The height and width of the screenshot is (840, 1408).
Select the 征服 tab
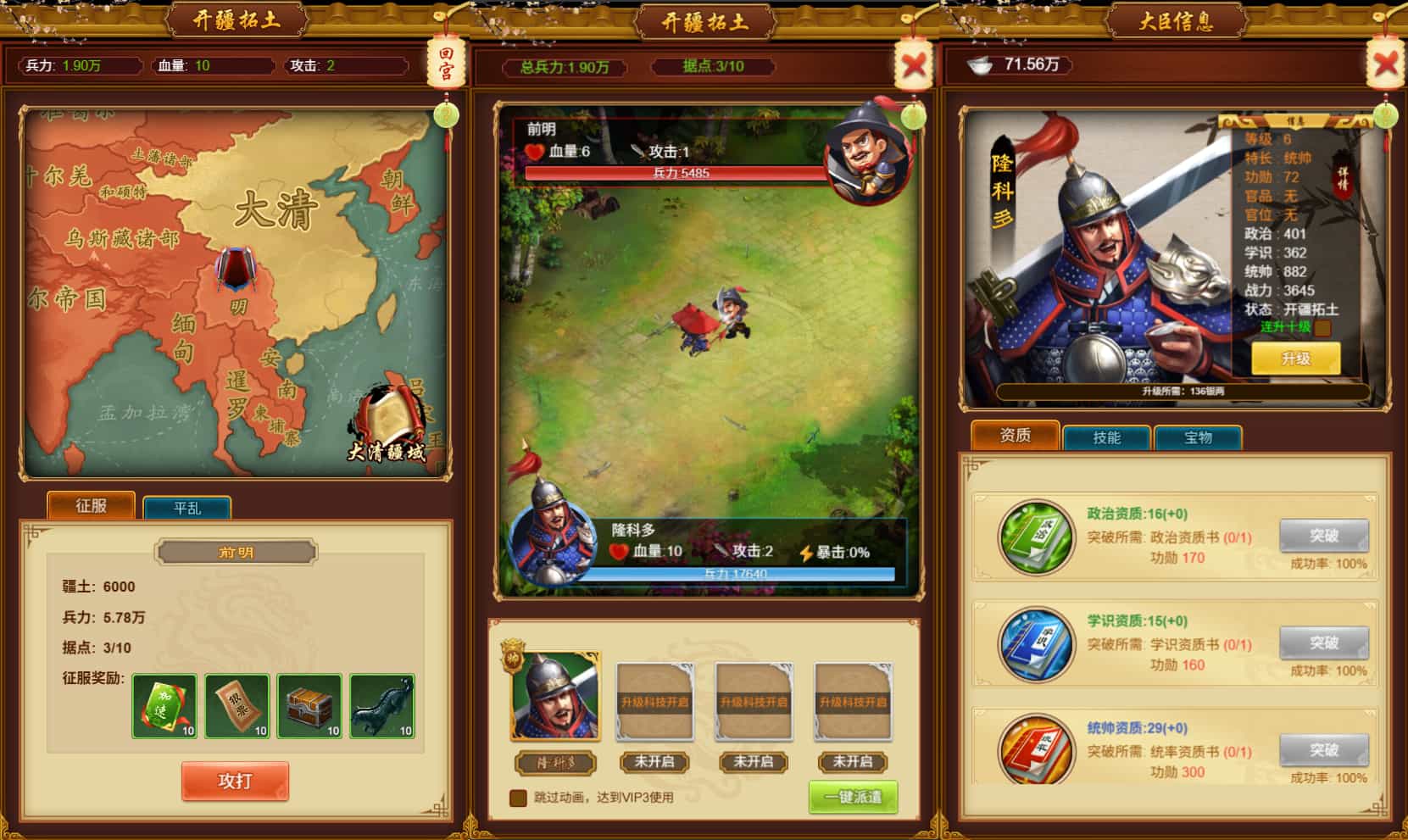pos(90,505)
